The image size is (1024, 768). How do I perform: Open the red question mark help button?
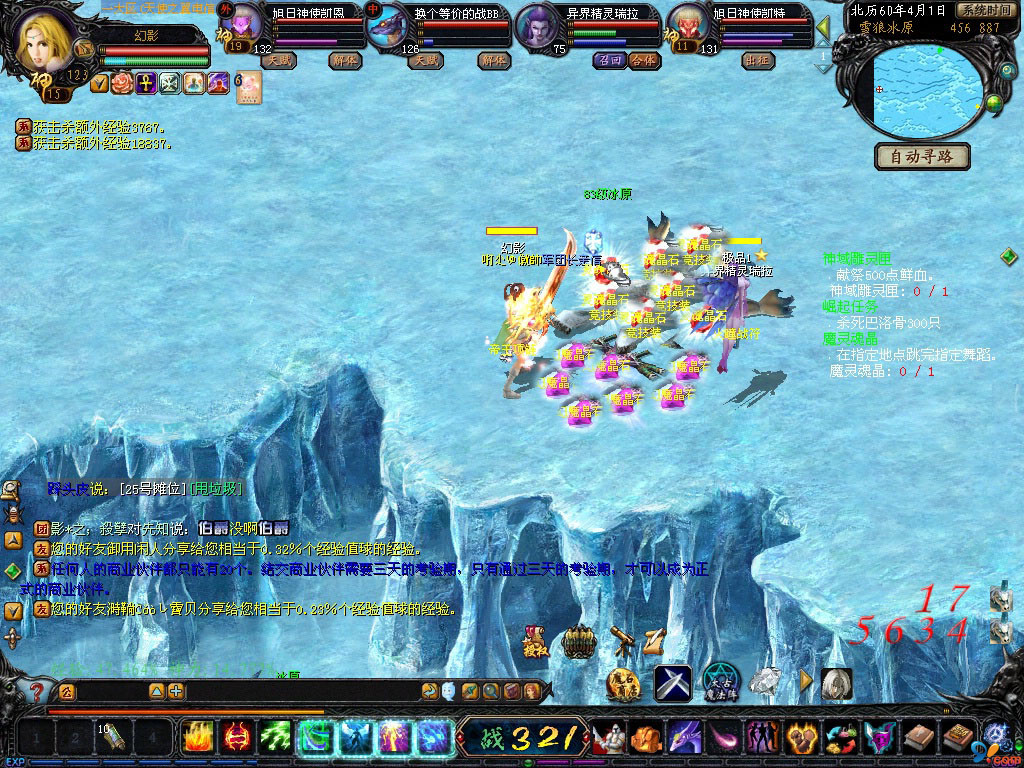click(36, 690)
